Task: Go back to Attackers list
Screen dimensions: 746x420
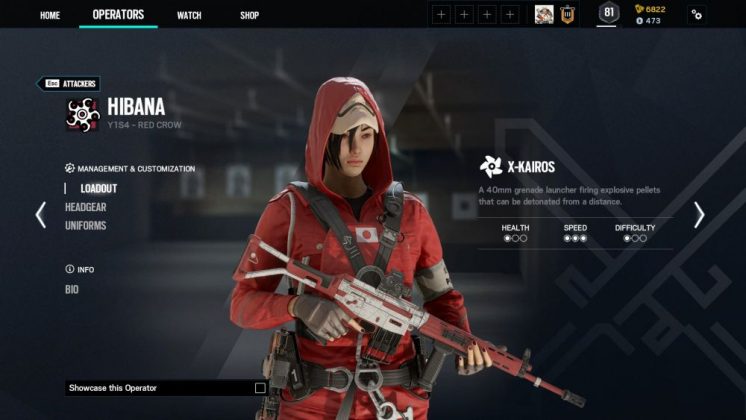Action: [68, 84]
